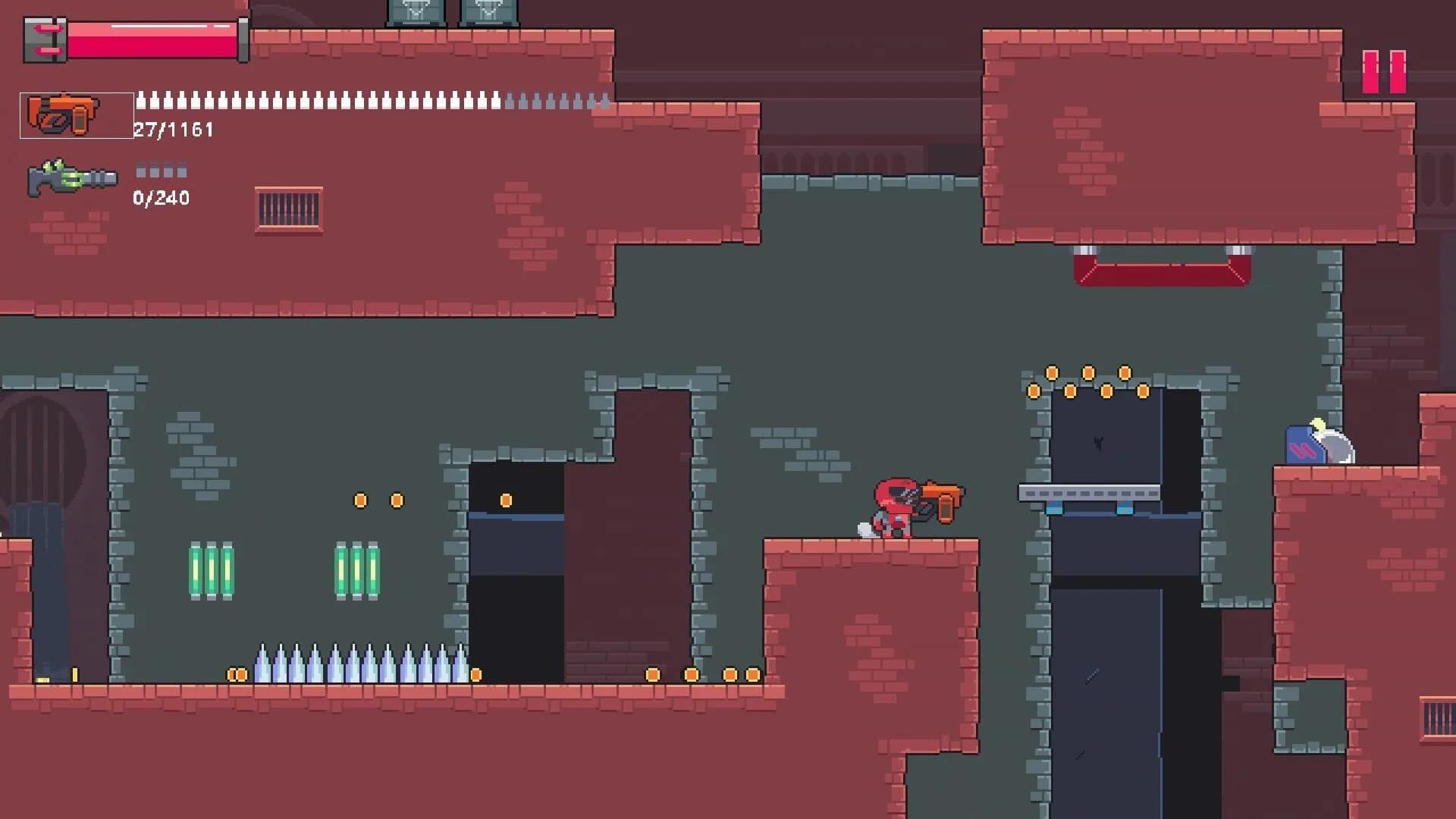Click the moving metal lift platform on the right

point(1090,490)
